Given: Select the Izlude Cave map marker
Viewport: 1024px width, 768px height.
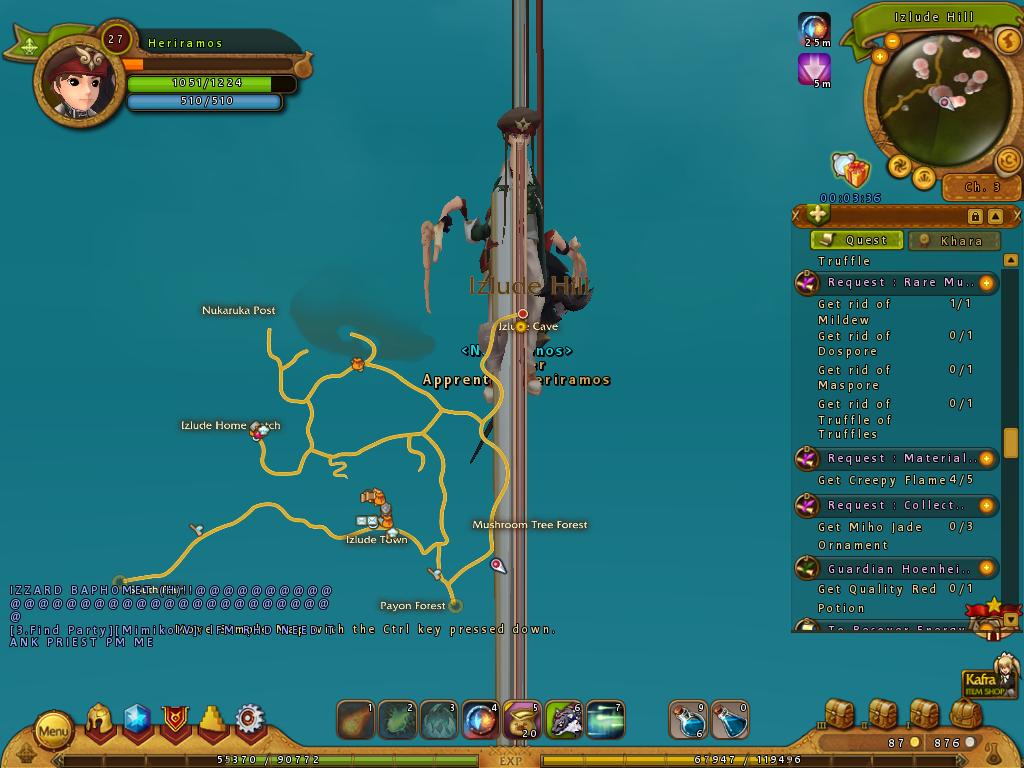Looking at the screenshot, I should point(521,327).
